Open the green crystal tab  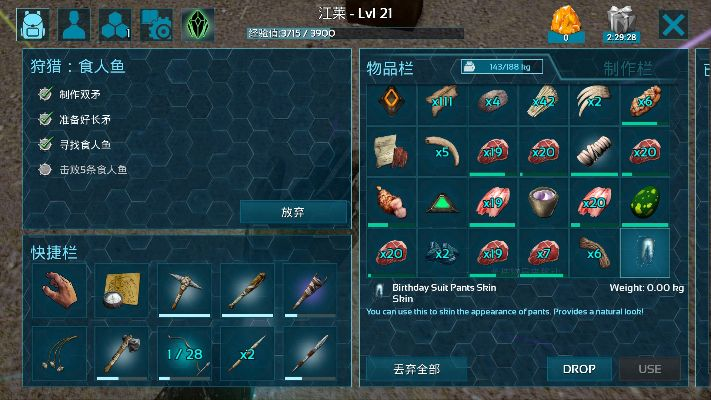pyautogui.click(x=197, y=23)
